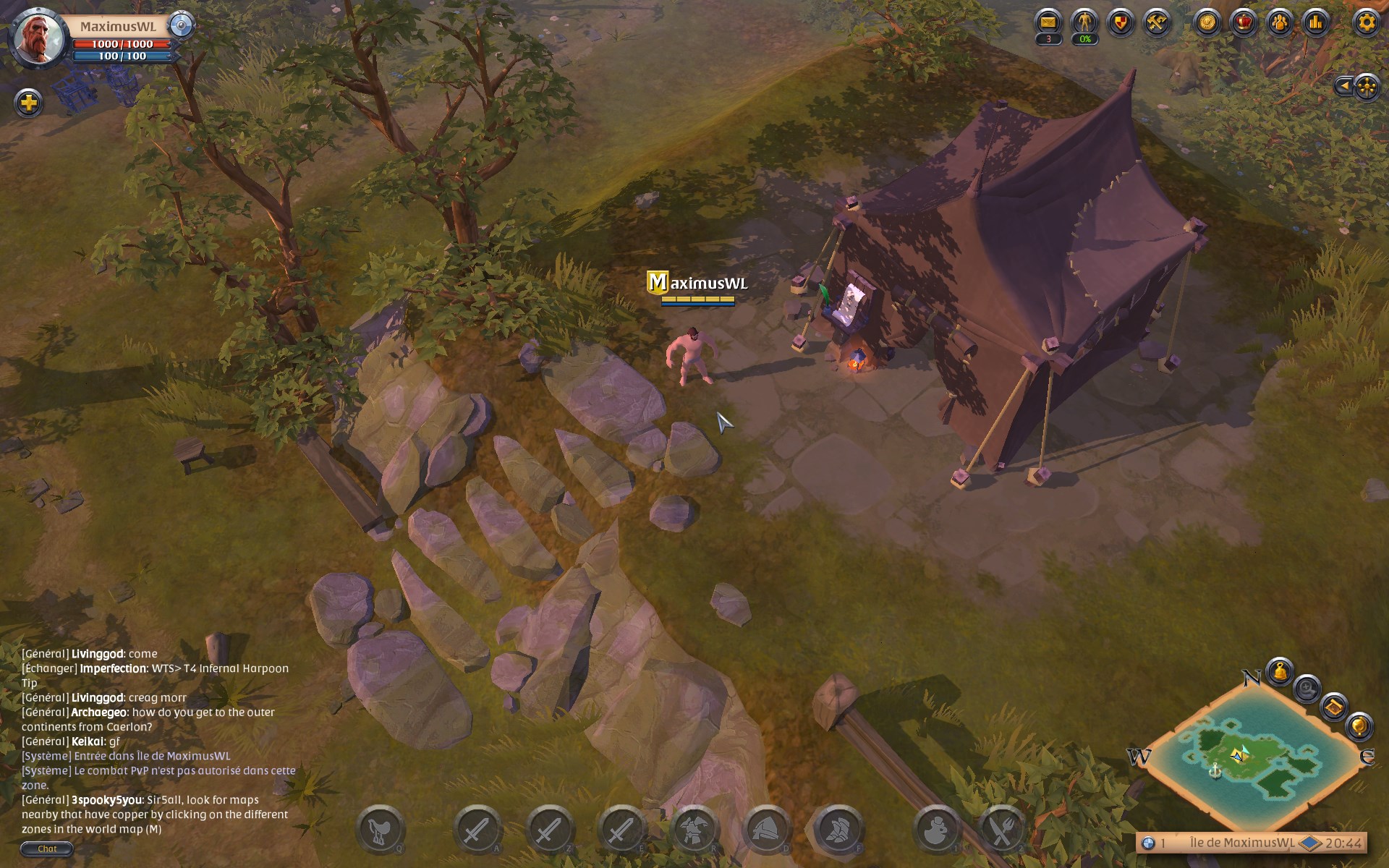Click the yellow plus button below the player portrait
Viewport: 1389px width, 868px height.
28,103
